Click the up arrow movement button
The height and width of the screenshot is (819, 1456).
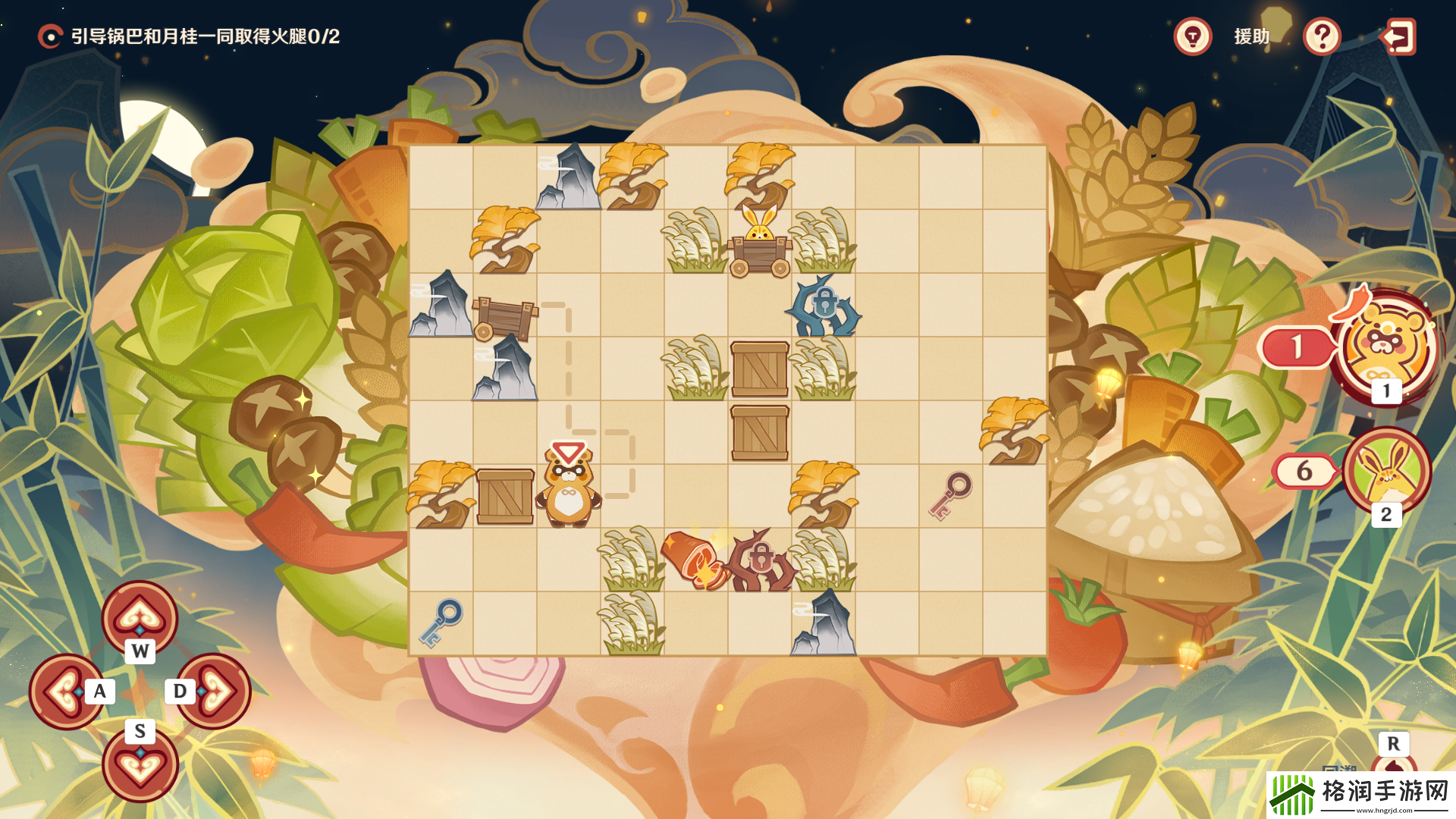click(140, 618)
